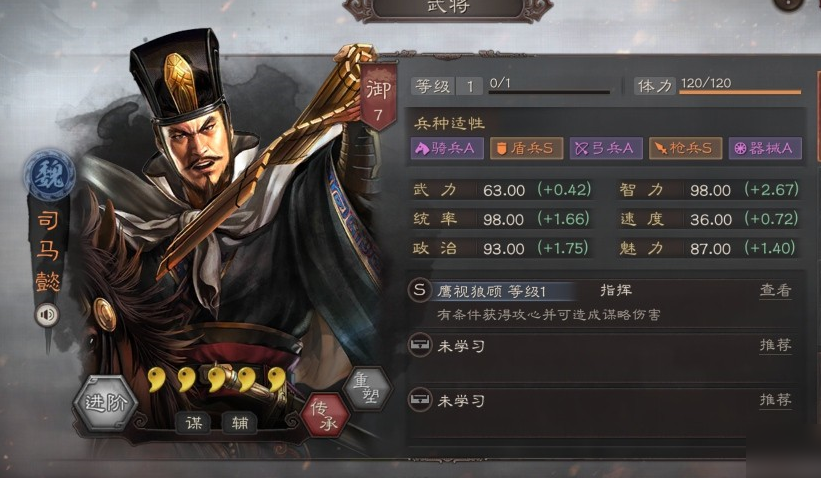Tap the 进阶 advance button
Image resolution: width=821 pixels, height=478 pixels.
tap(107, 404)
